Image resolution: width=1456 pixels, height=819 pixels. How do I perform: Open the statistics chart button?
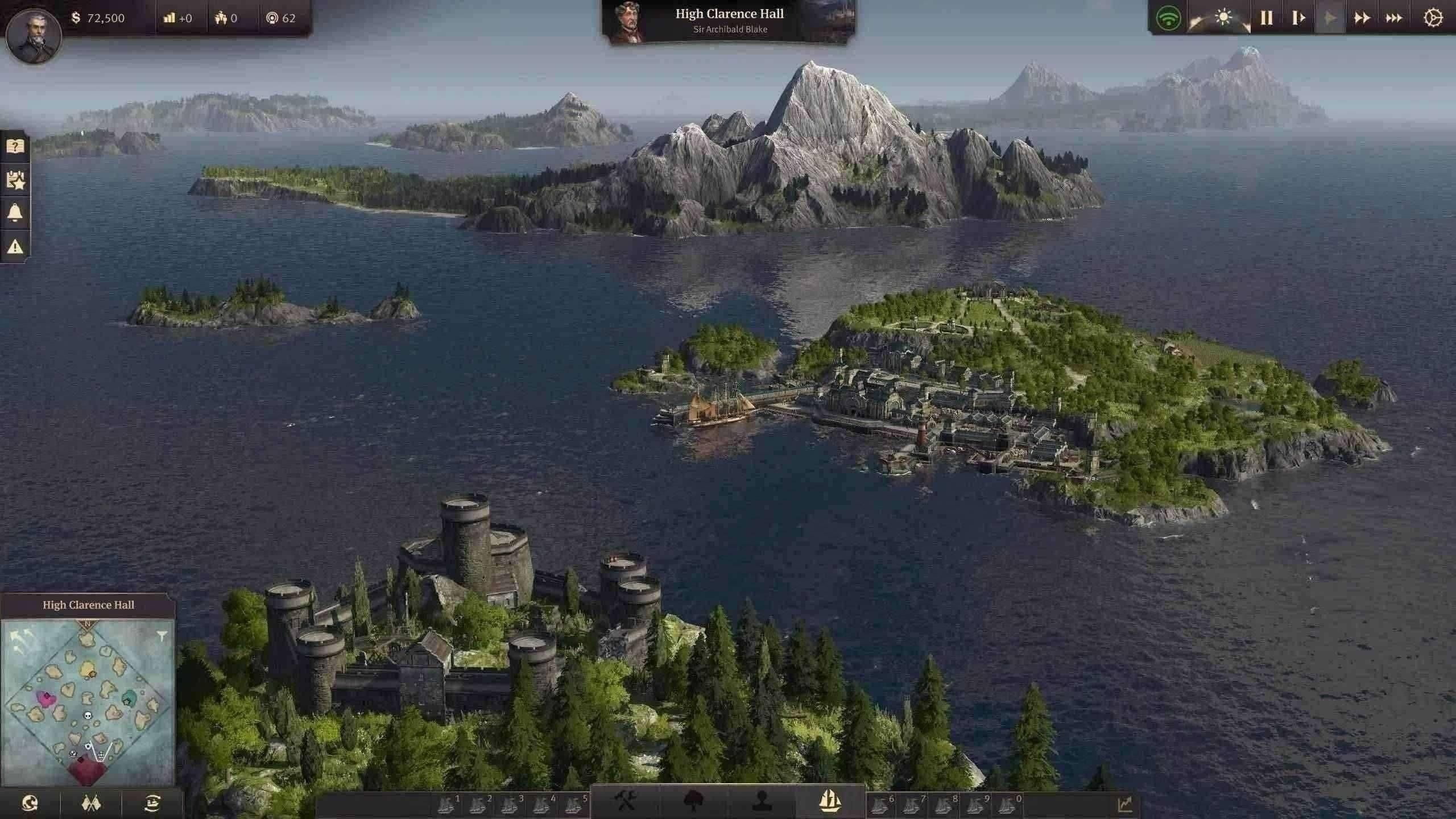[x=1124, y=804]
